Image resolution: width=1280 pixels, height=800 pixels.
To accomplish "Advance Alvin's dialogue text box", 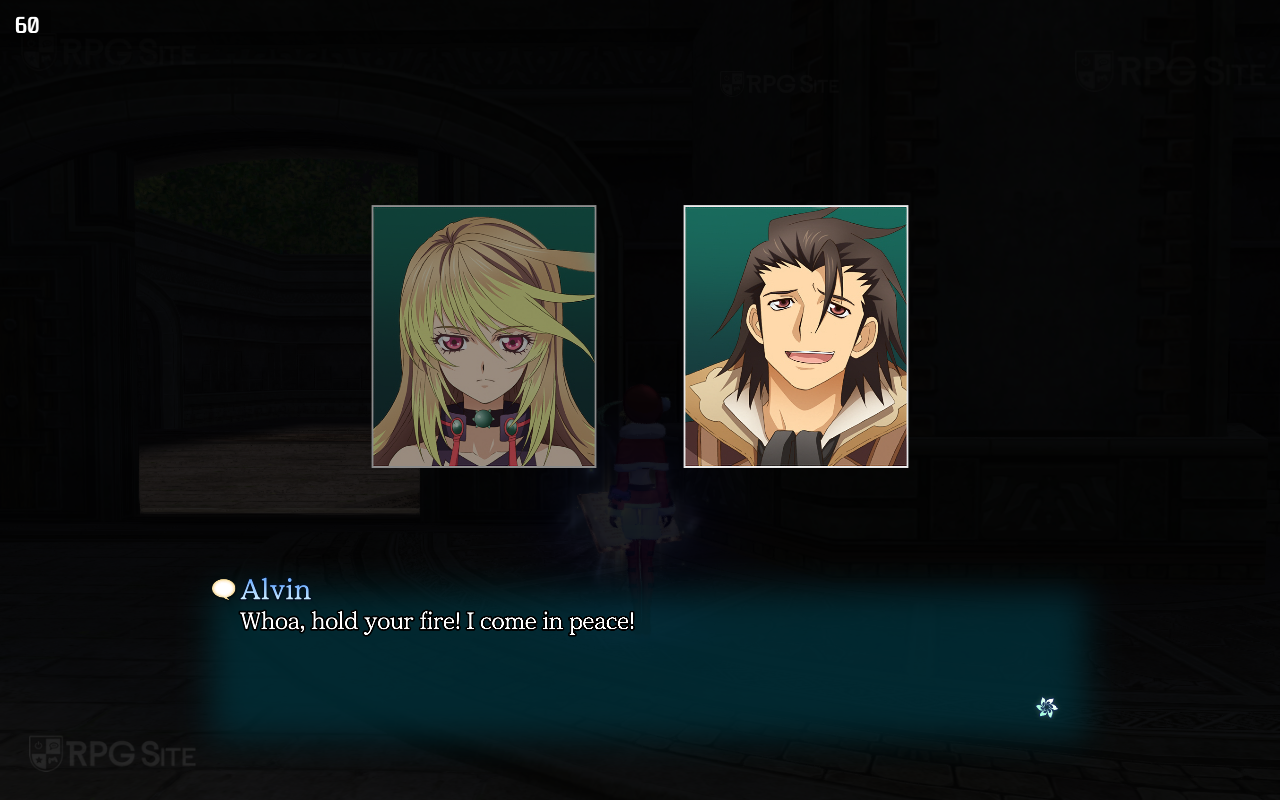I will (640, 660).
